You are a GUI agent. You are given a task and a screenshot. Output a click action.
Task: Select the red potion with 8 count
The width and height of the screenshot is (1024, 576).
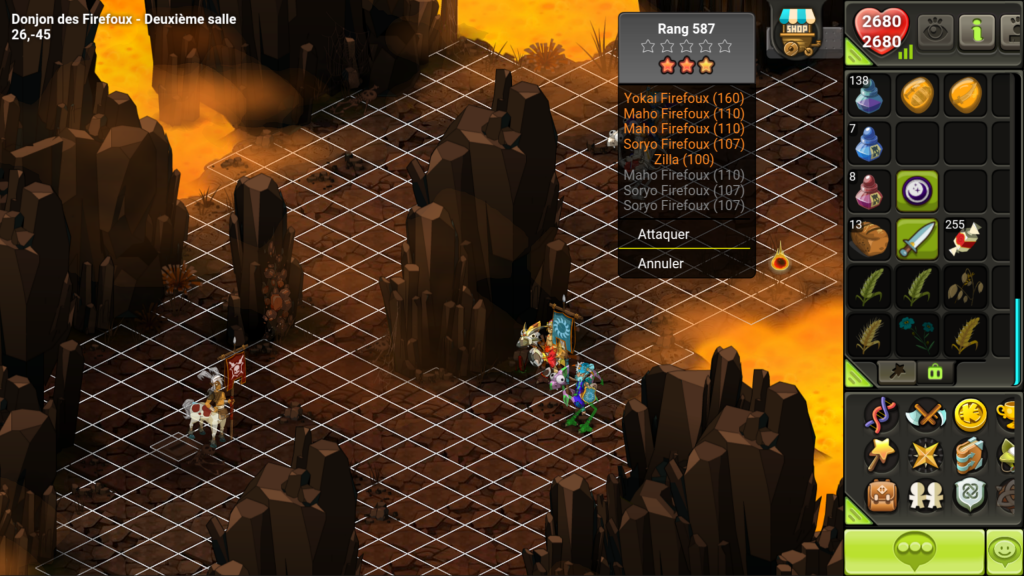click(x=869, y=190)
